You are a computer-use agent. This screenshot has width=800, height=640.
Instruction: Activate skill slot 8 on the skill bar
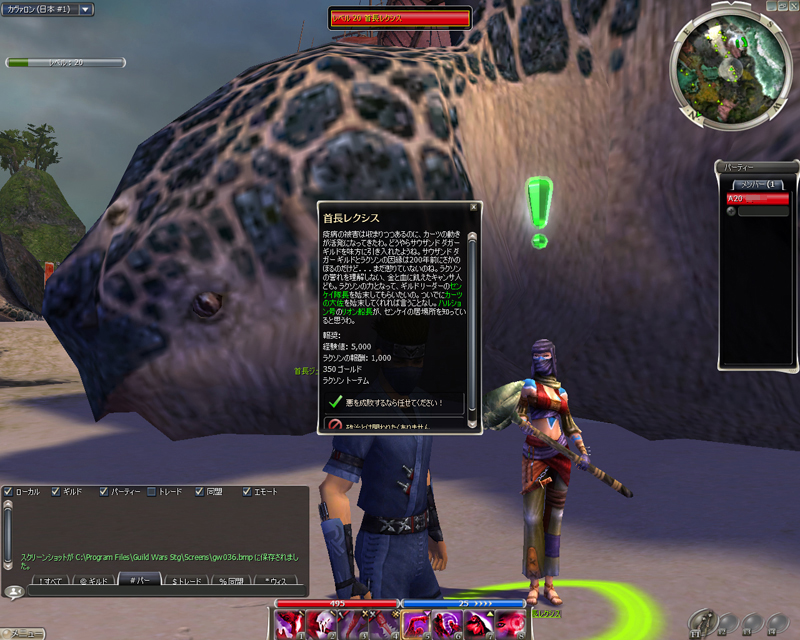point(508,624)
